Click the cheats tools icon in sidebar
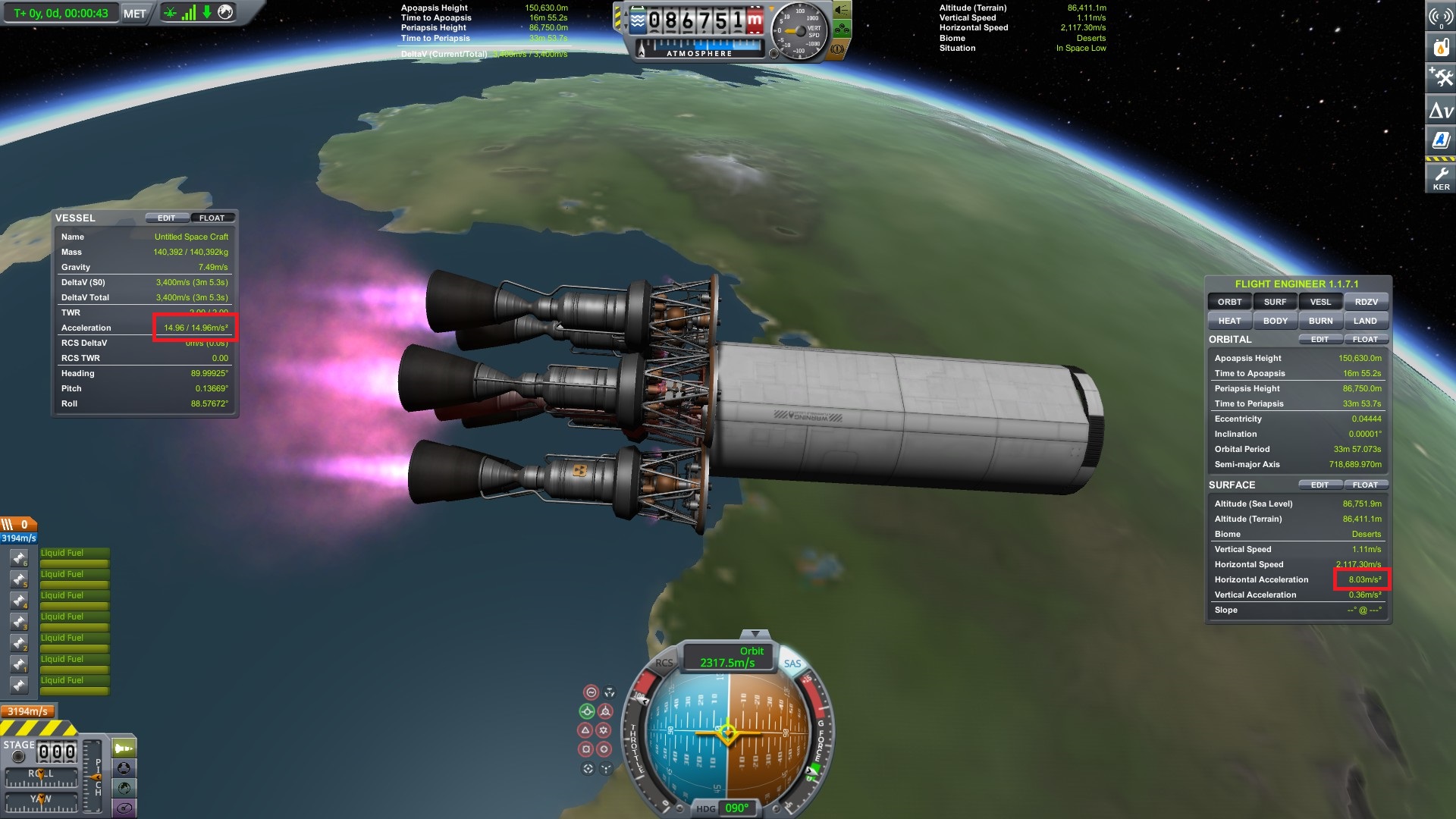This screenshot has width=1456, height=819. coord(1442,77)
